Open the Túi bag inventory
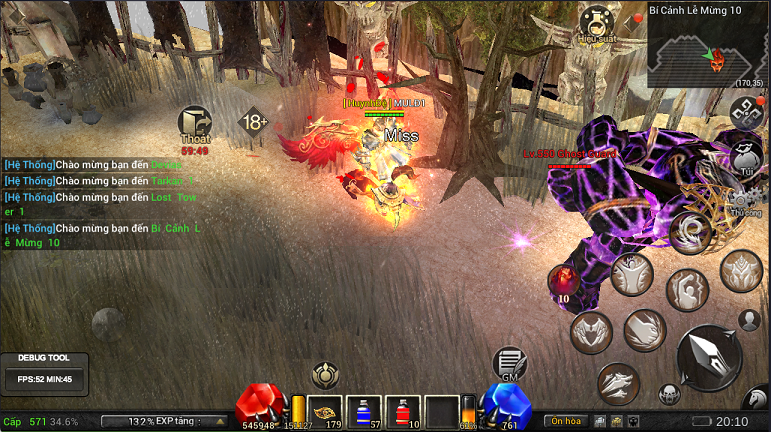 (x=746, y=158)
